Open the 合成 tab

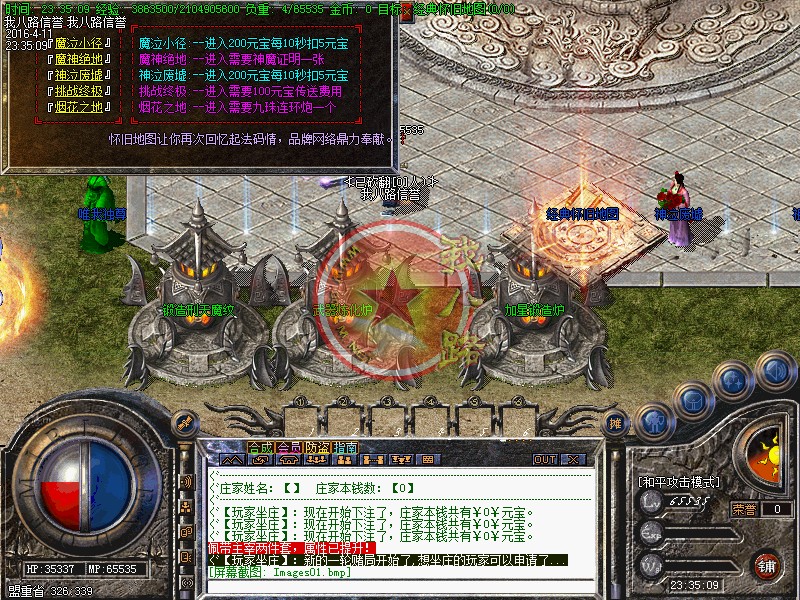260,447
